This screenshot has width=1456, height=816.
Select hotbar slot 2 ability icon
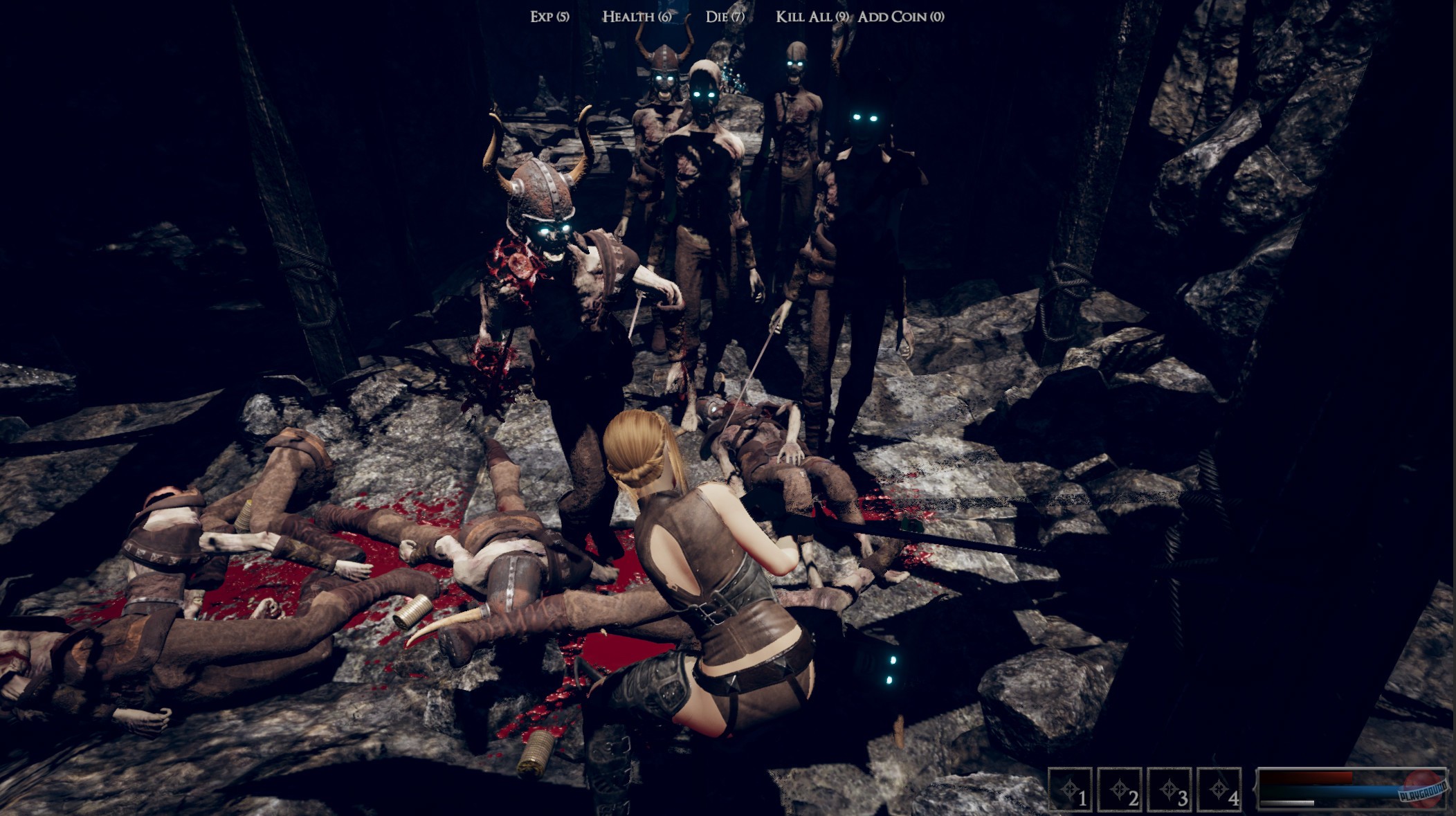point(1120,789)
